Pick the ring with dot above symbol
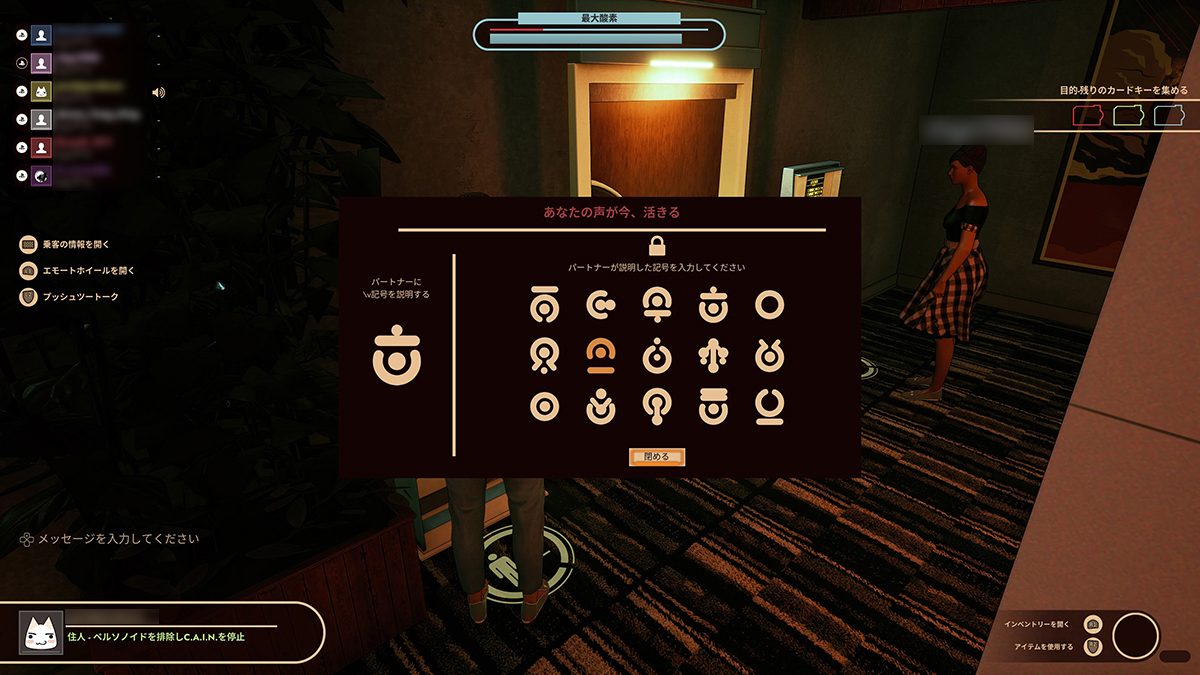 click(656, 354)
